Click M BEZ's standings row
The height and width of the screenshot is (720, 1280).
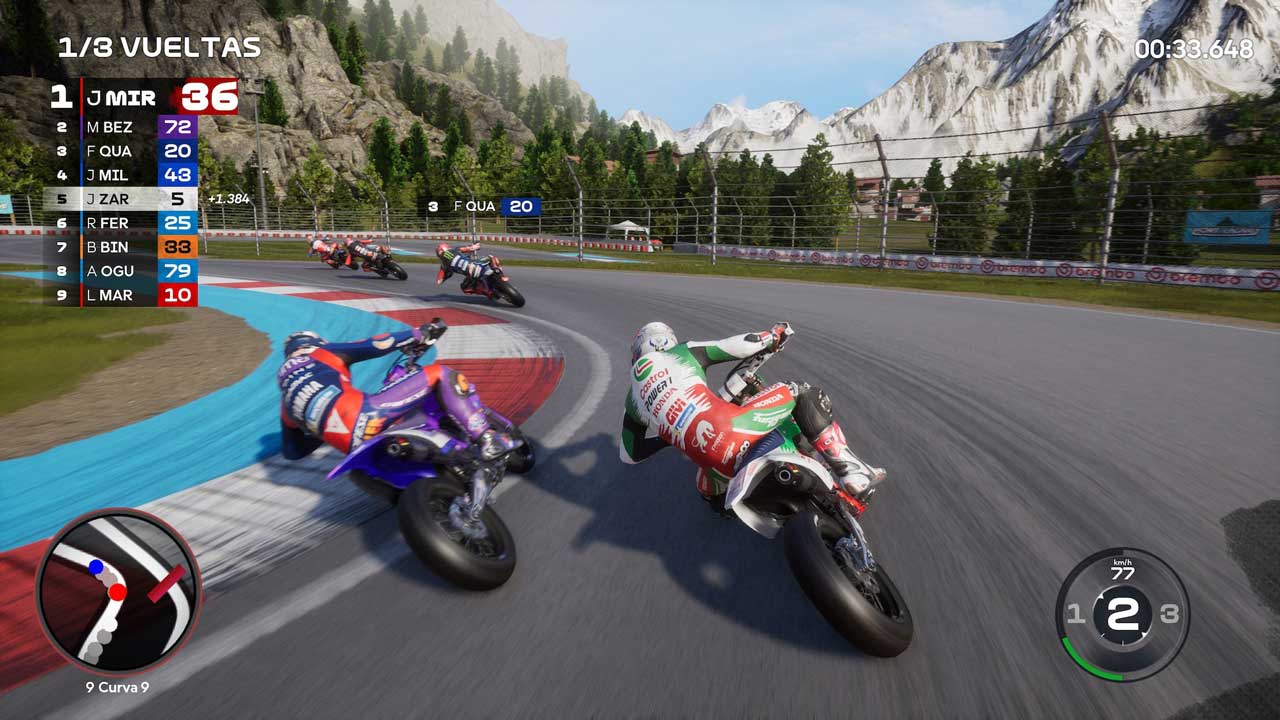[x=125, y=127]
